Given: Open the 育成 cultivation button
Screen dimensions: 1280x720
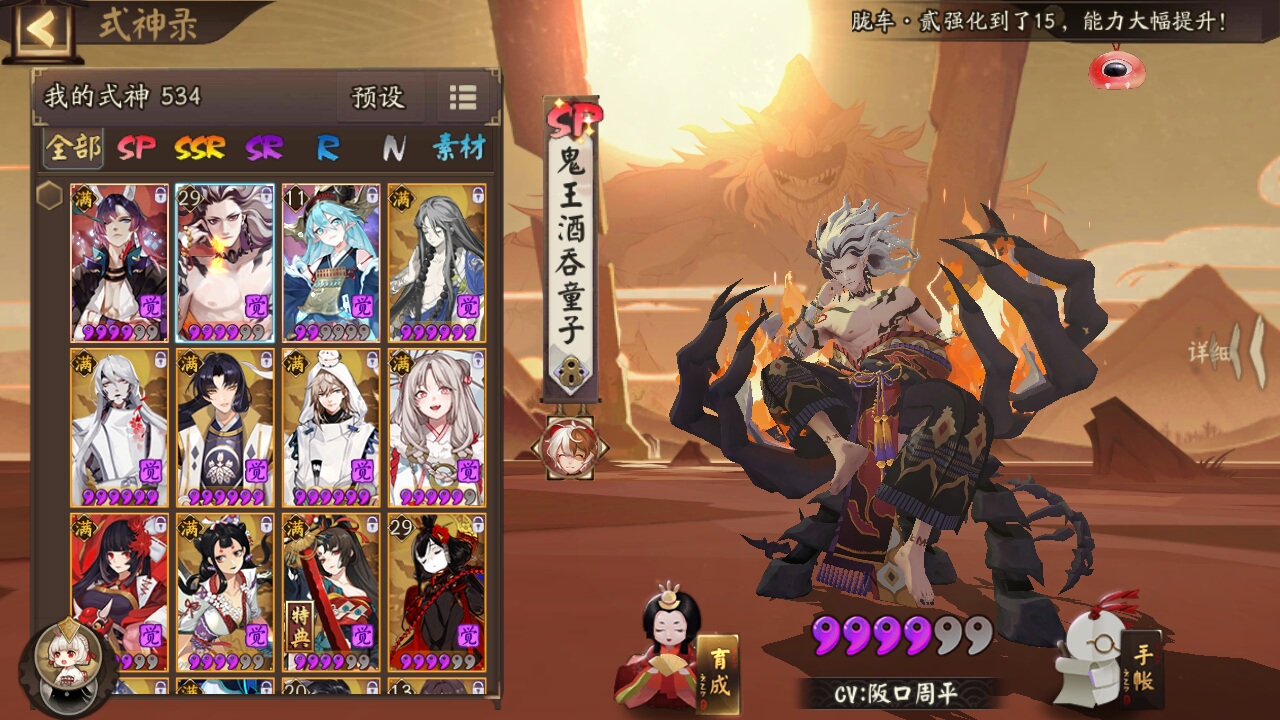Looking at the screenshot, I should (x=718, y=671).
